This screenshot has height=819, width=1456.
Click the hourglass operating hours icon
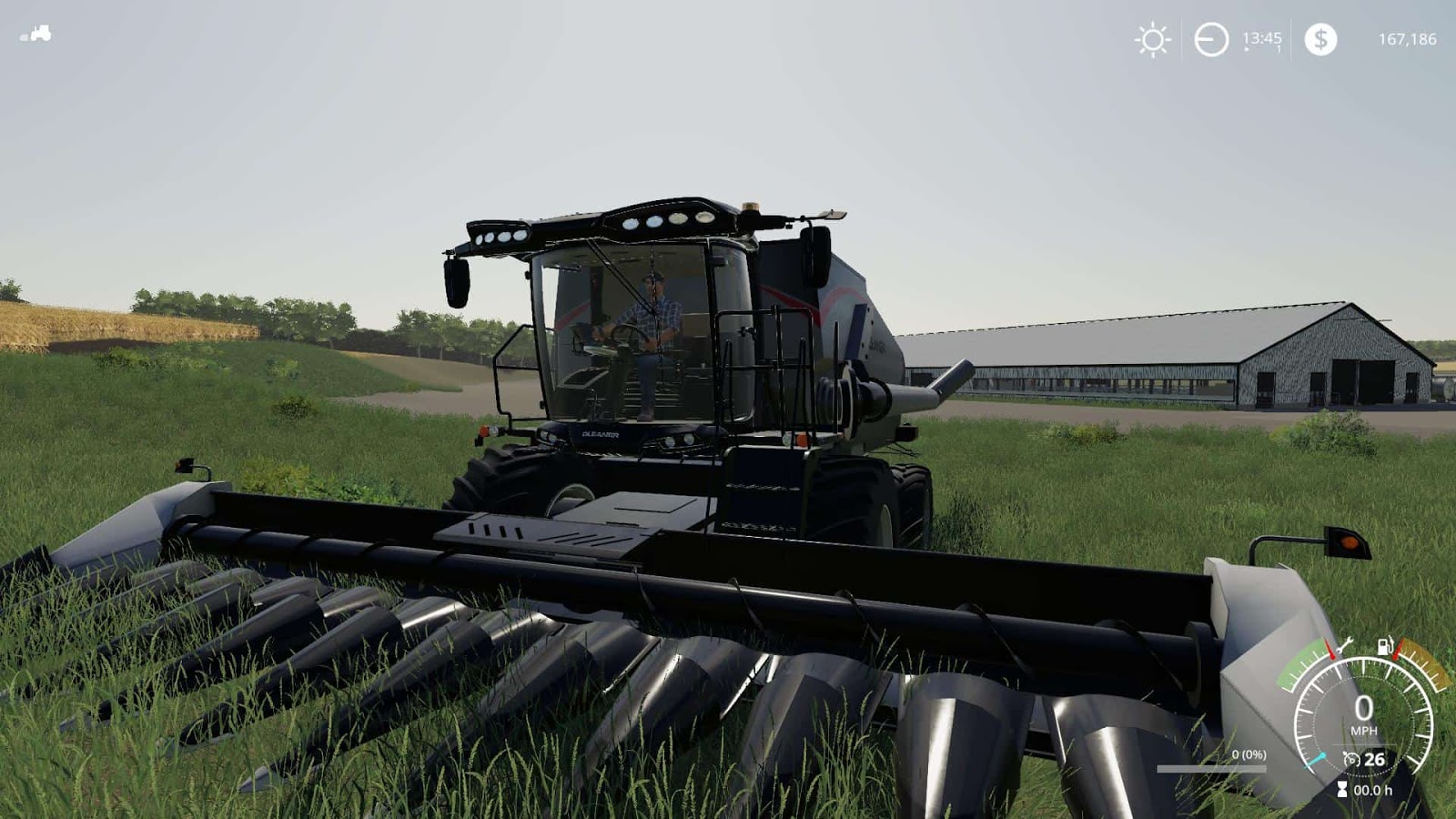point(1342,790)
